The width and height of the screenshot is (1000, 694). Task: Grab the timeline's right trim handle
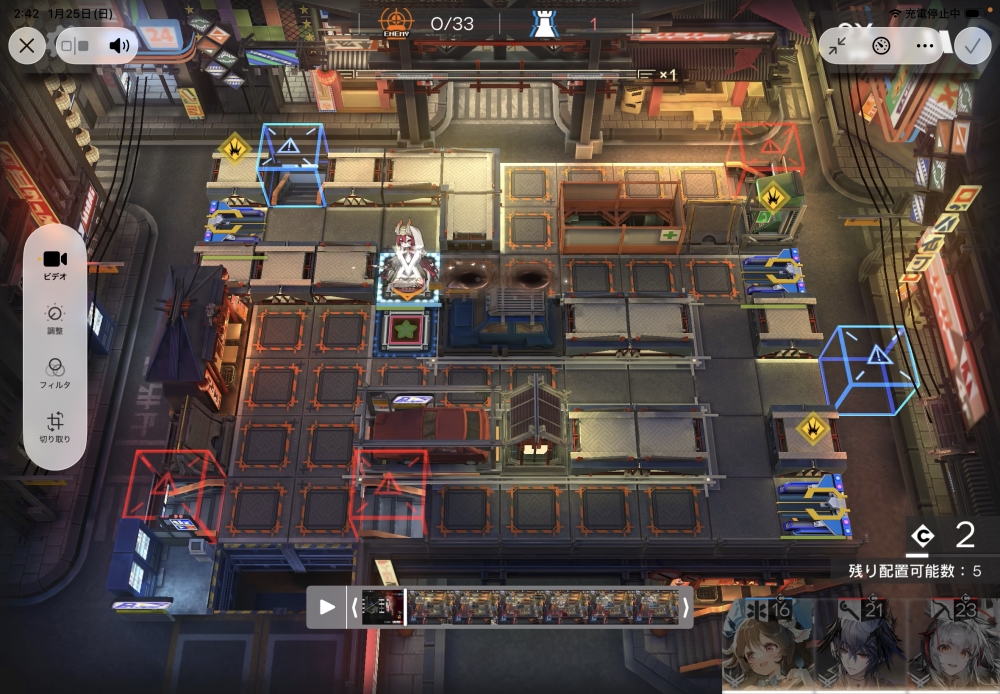pos(685,607)
